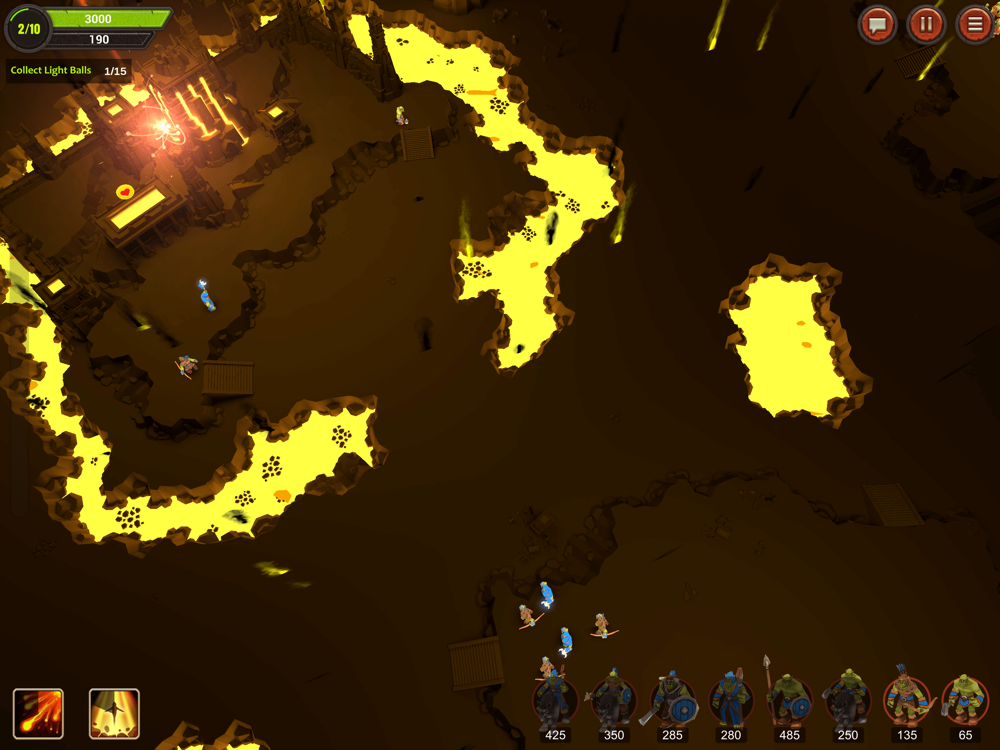The height and width of the screenshot is (750, 1000).
Task: Choose the wolf rider unit costing 250
Action: coord(847,701)
